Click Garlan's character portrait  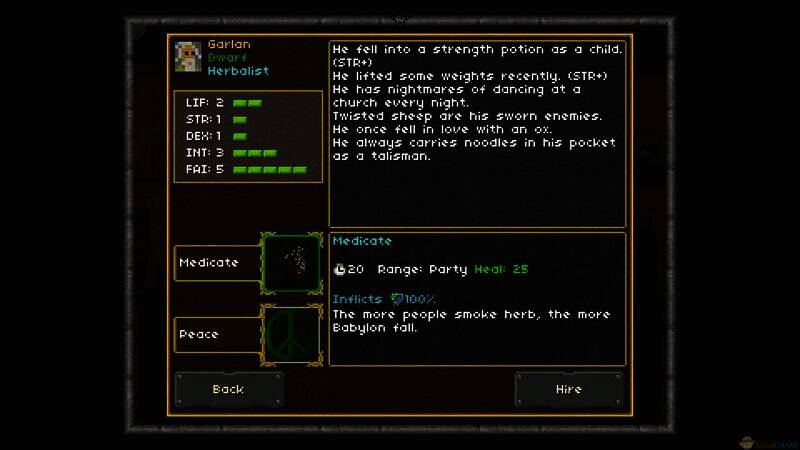[x=188, y=57]
